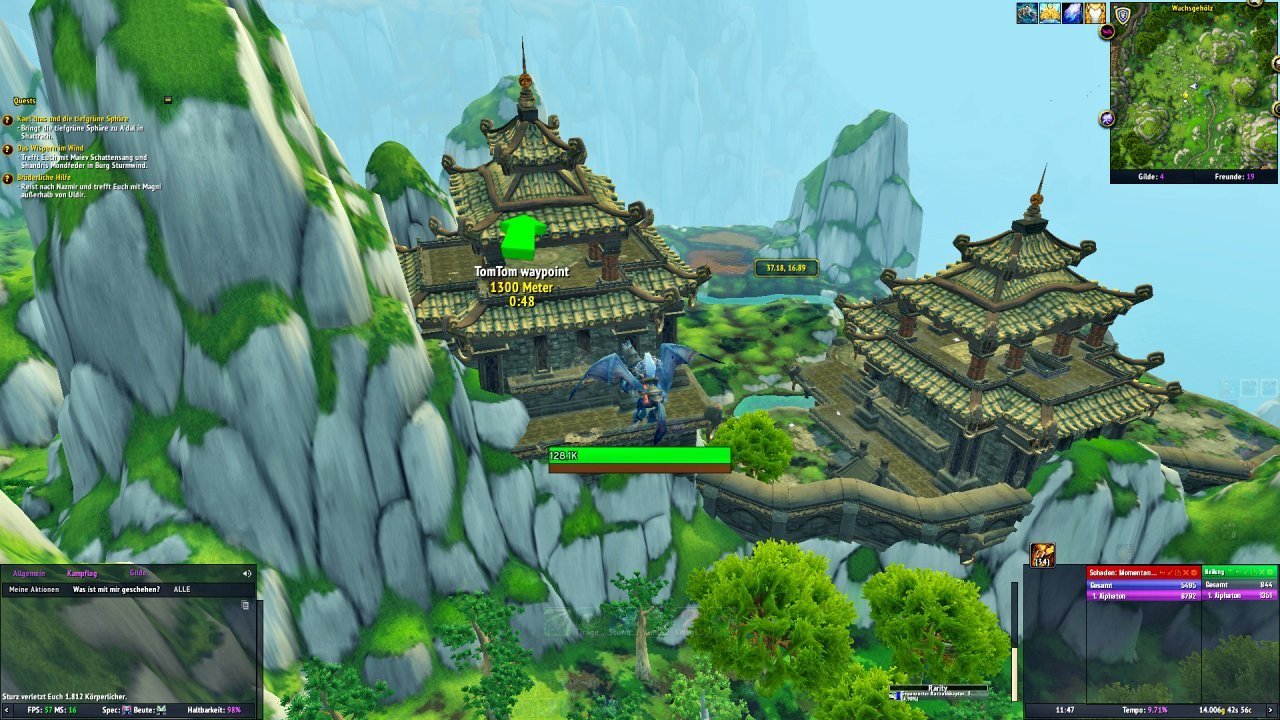The width and height of the screenshot is (1280, 720).
Task: Switch to the Kampflog chat tab
Action: coord(81,573)
